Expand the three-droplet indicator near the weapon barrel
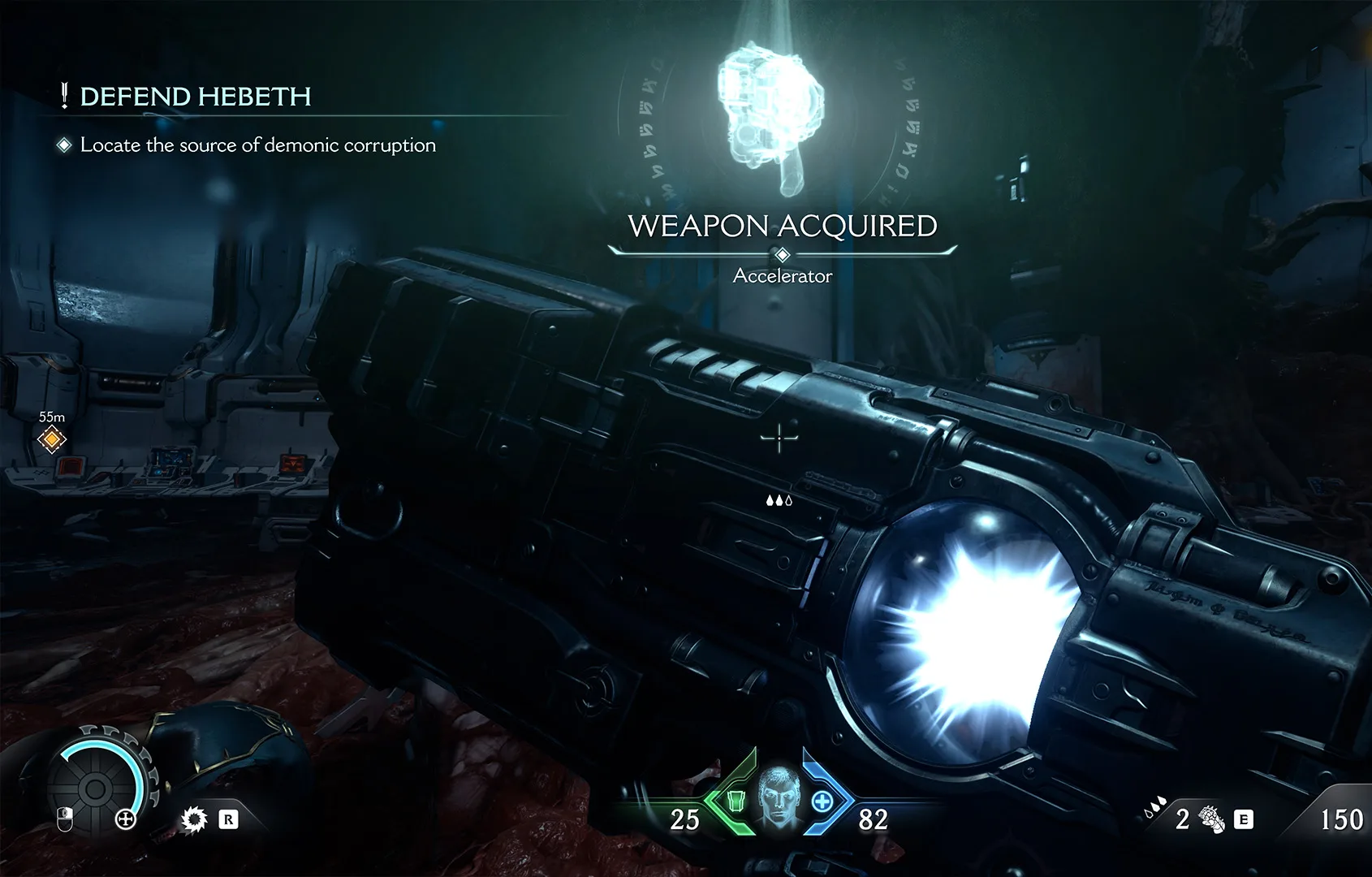1372x877 pixels. (780, 500)
